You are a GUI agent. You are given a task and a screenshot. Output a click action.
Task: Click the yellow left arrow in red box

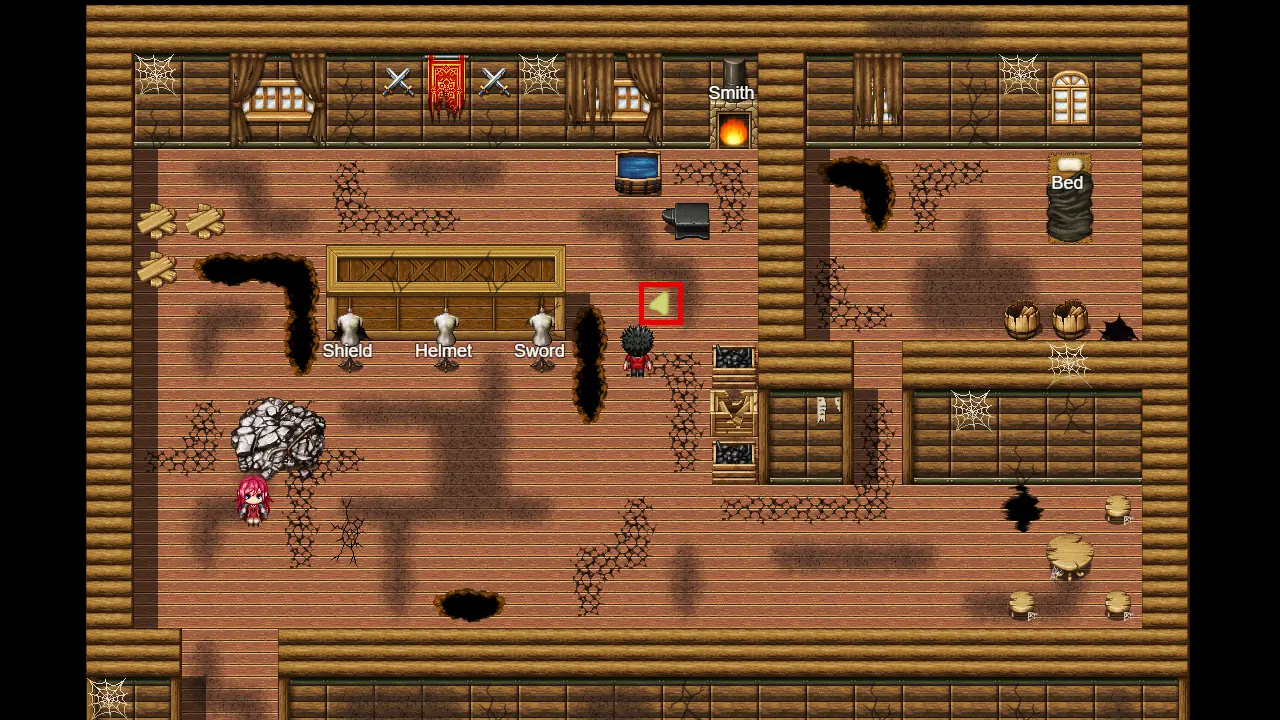pos(661,304)
